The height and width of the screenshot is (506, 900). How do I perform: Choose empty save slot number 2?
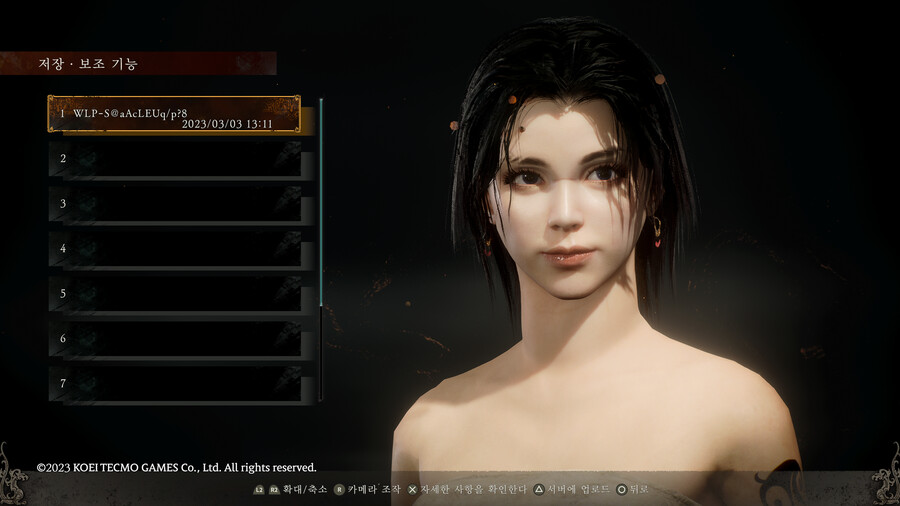coord(174,159)
